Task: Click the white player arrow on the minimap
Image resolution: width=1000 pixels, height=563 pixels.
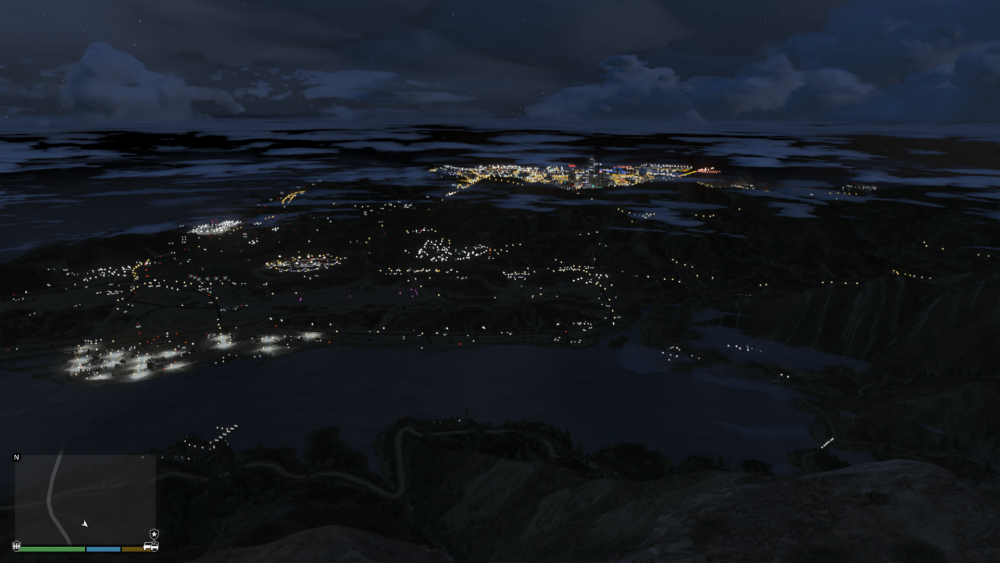Action: (85, 523)
